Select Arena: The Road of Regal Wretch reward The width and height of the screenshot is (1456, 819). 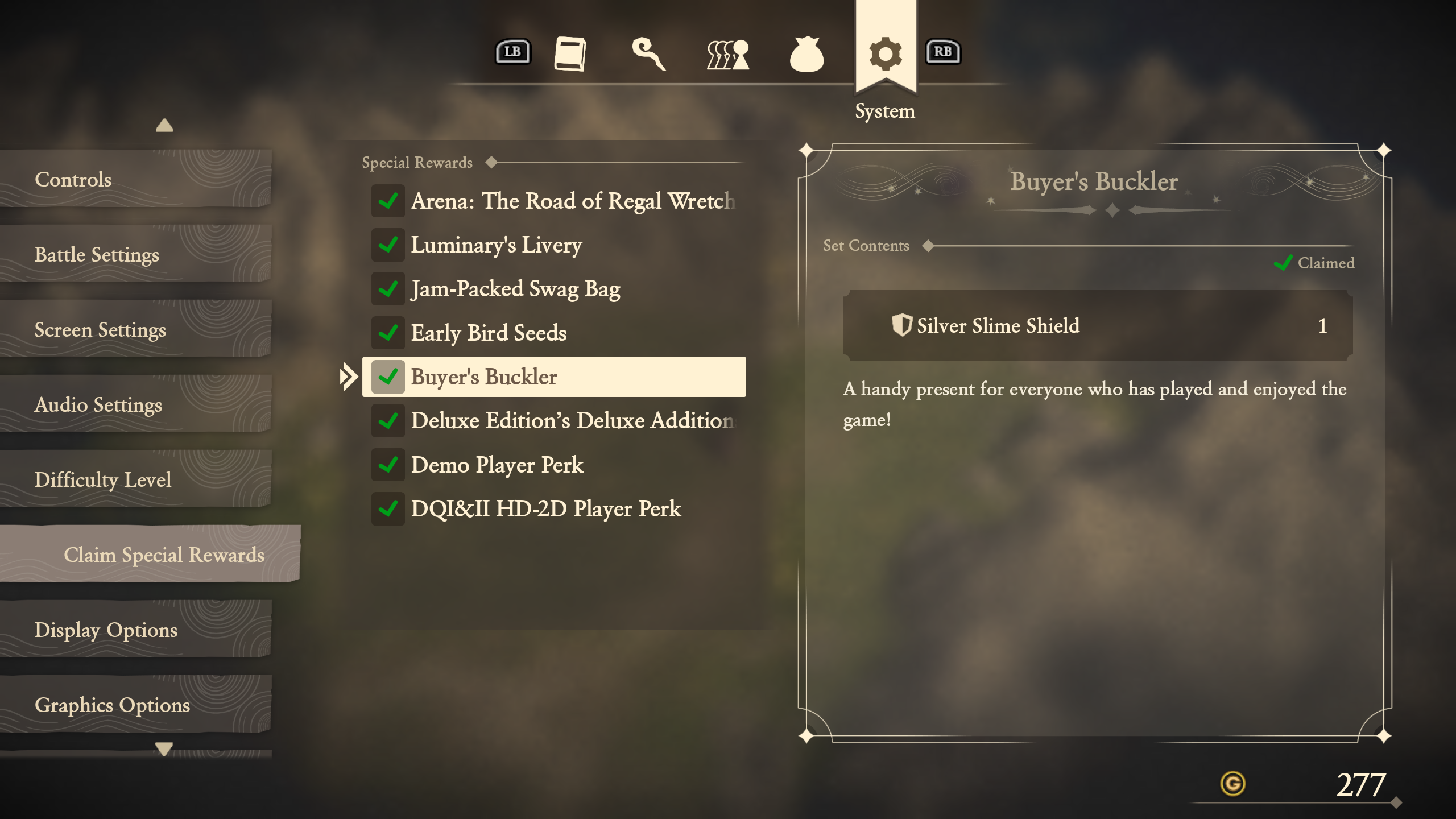[554, 201]
